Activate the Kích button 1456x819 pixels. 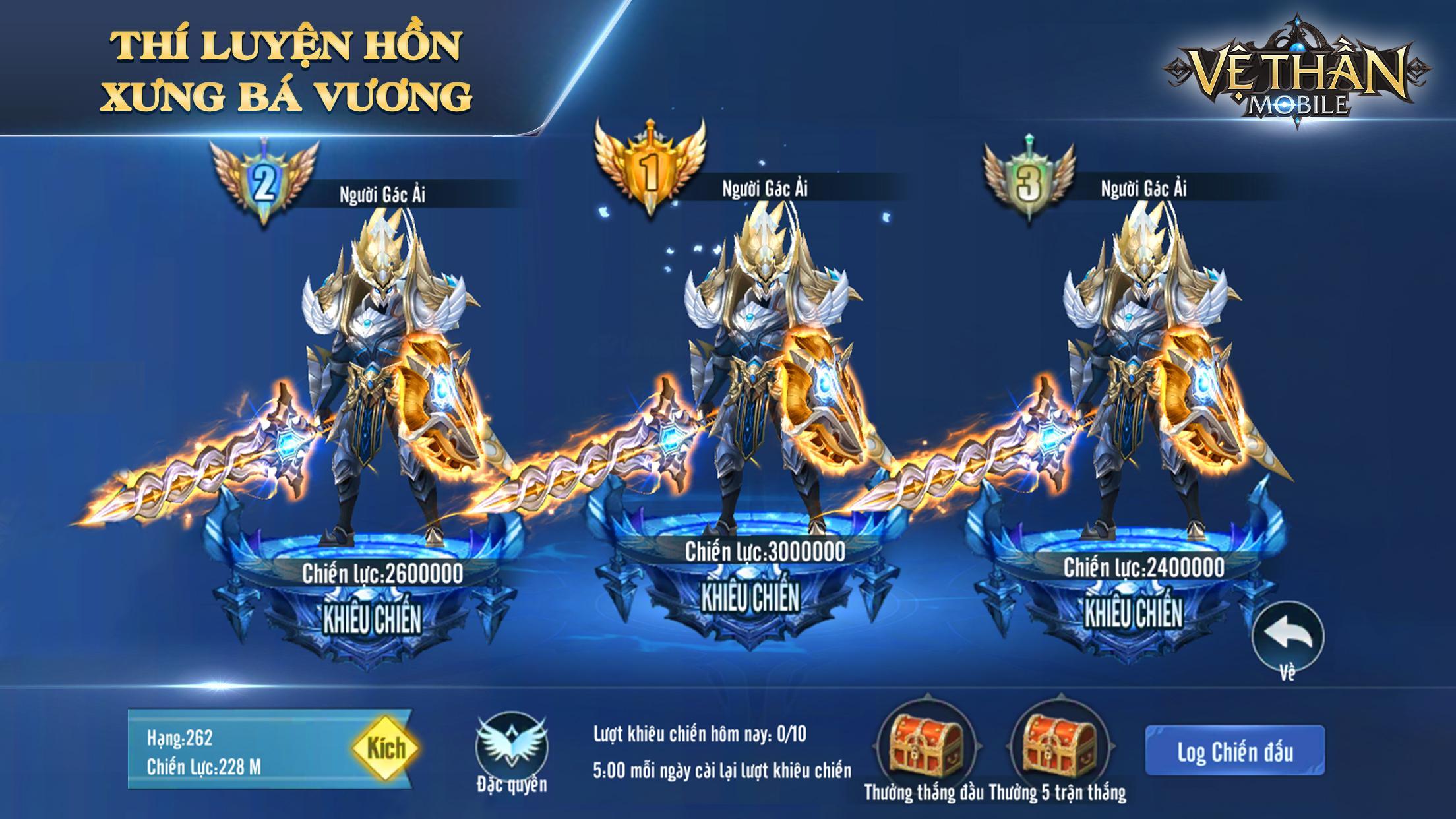pyautogui.click(x=384, y=747)
